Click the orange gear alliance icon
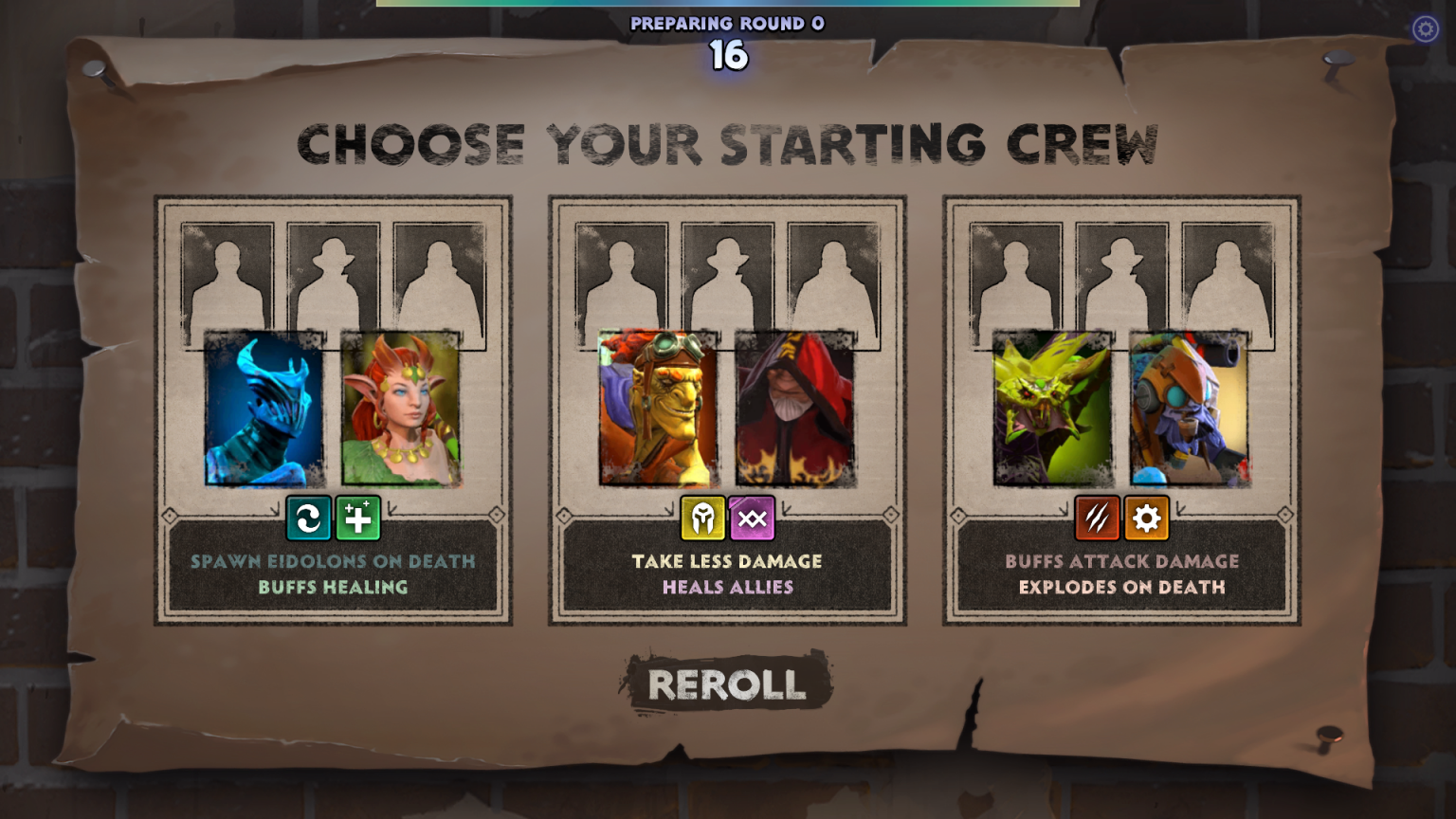Image resolution: width=1456 pixels, height=819 pixels. [1147, 519]
